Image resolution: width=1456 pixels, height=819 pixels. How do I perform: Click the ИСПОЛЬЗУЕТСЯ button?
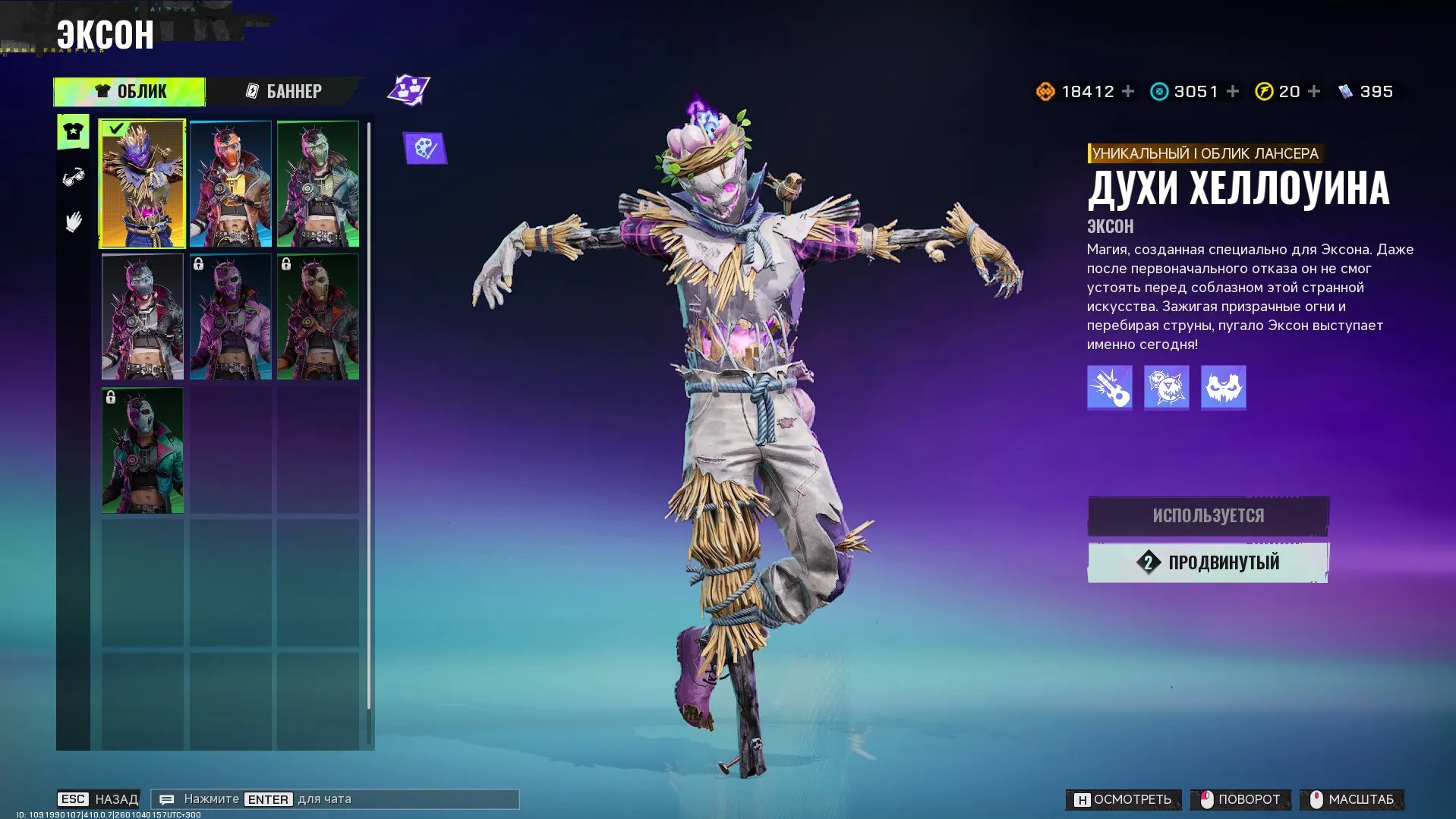point(1208,516)
